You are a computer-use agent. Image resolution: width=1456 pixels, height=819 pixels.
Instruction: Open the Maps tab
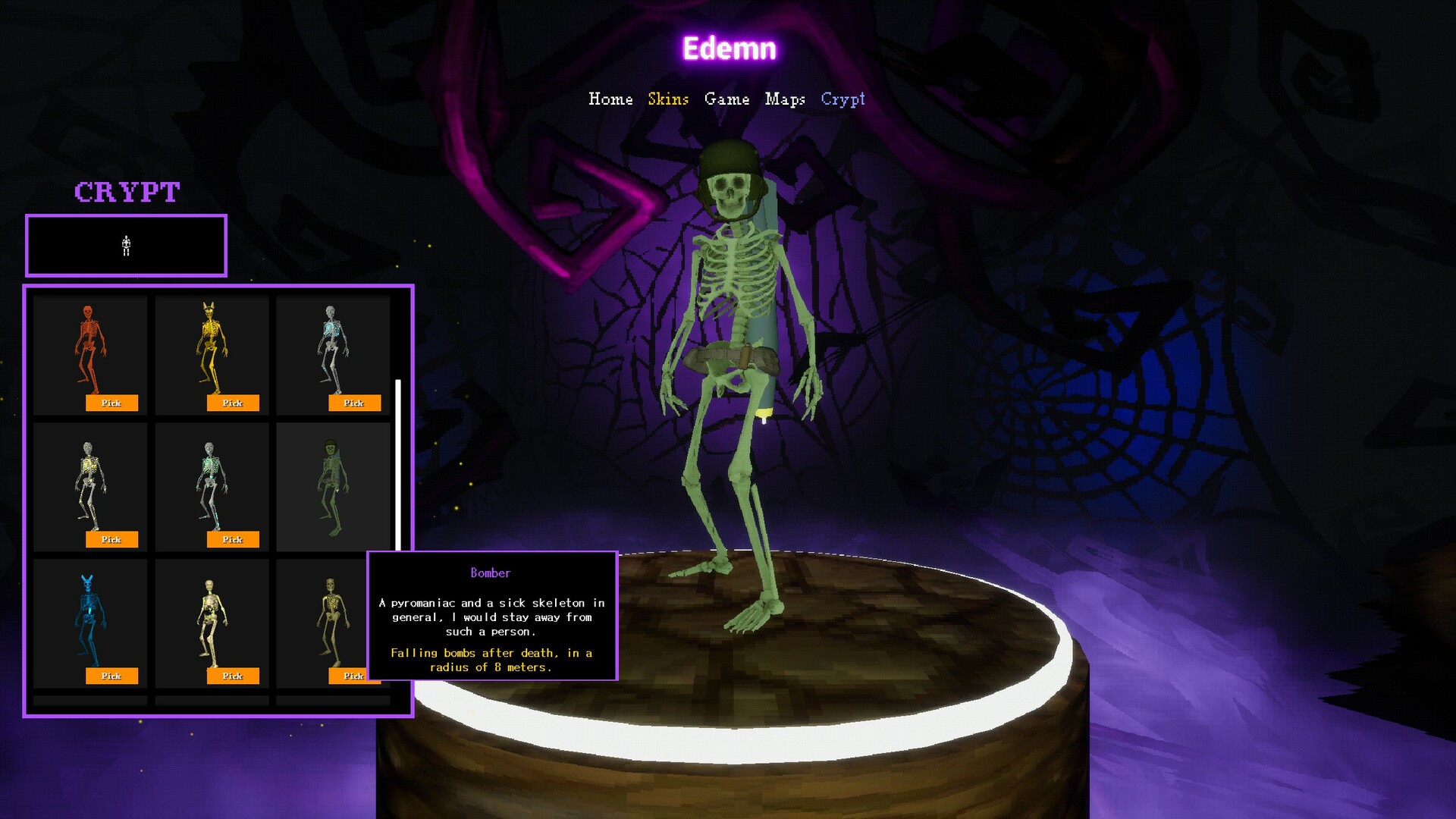tap(786, 99)
